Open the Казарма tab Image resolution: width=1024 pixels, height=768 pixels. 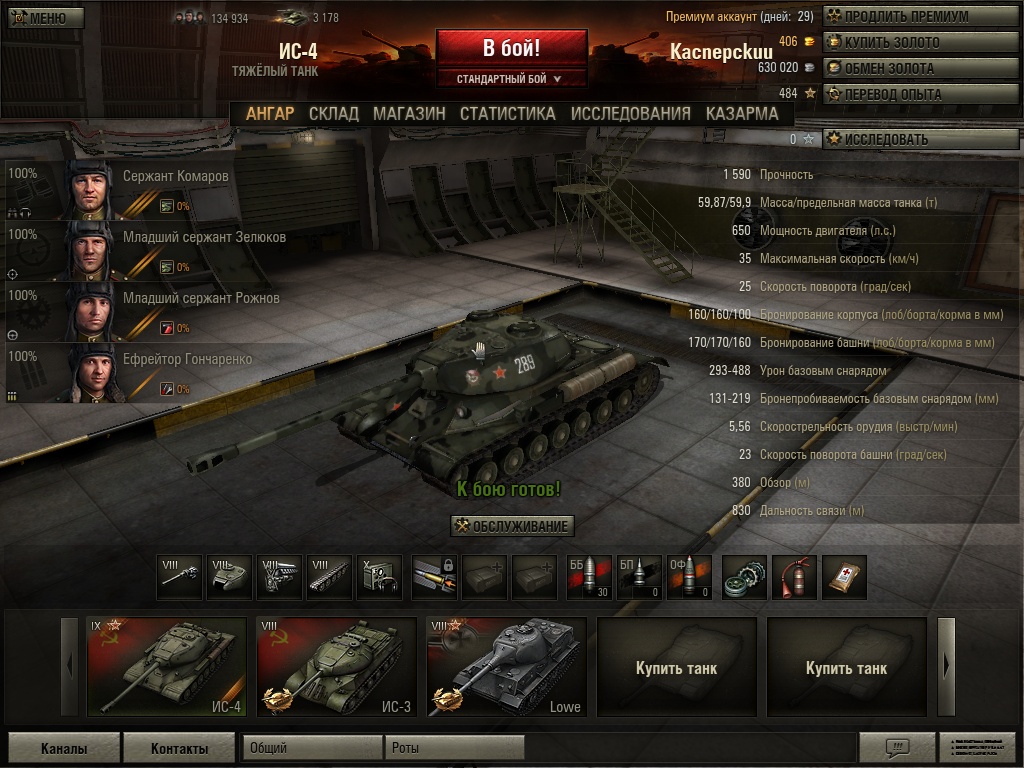pyautogui.click(x=741, y=113)
